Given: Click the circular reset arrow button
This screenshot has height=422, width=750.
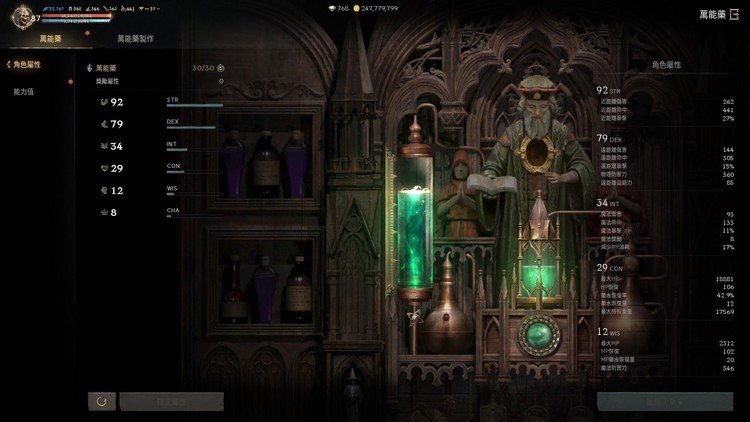Looking at the screenshot, I should click(x=100, y=401).
